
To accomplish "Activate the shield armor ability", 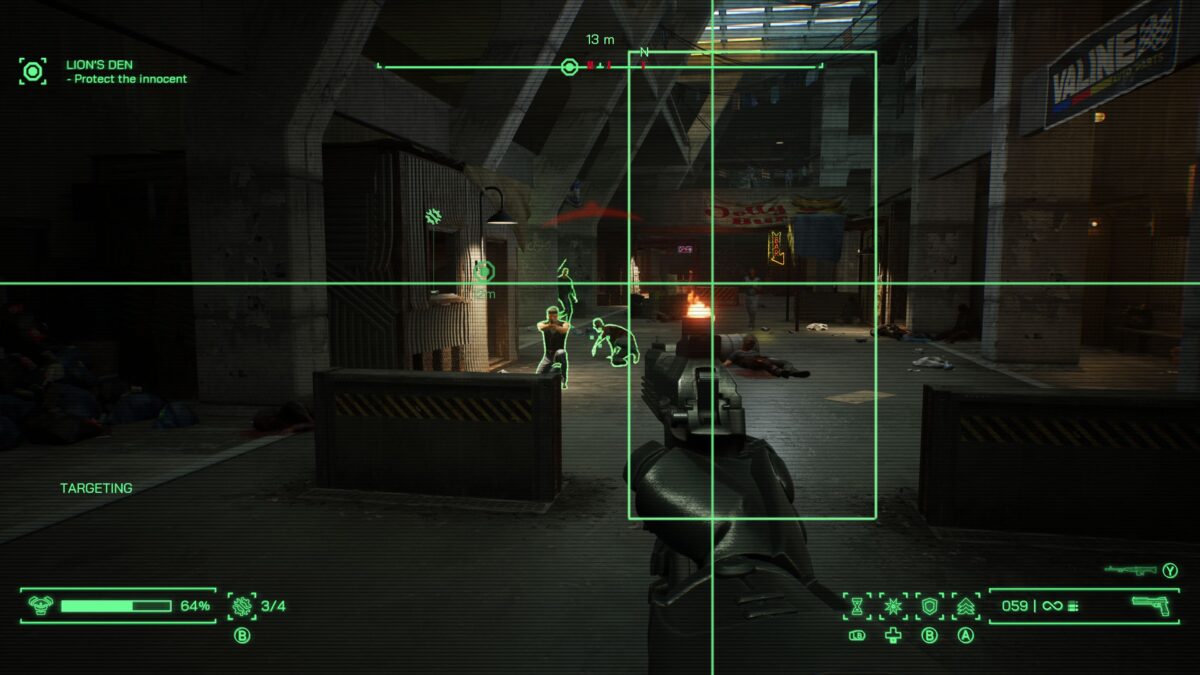I will tap(930, 605).
